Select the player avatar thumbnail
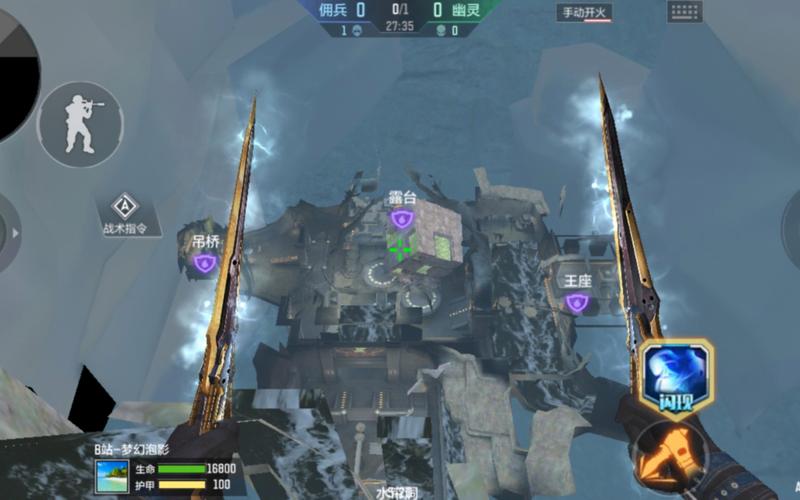This screenshot has width=800, height=500. tap(112, 476)
